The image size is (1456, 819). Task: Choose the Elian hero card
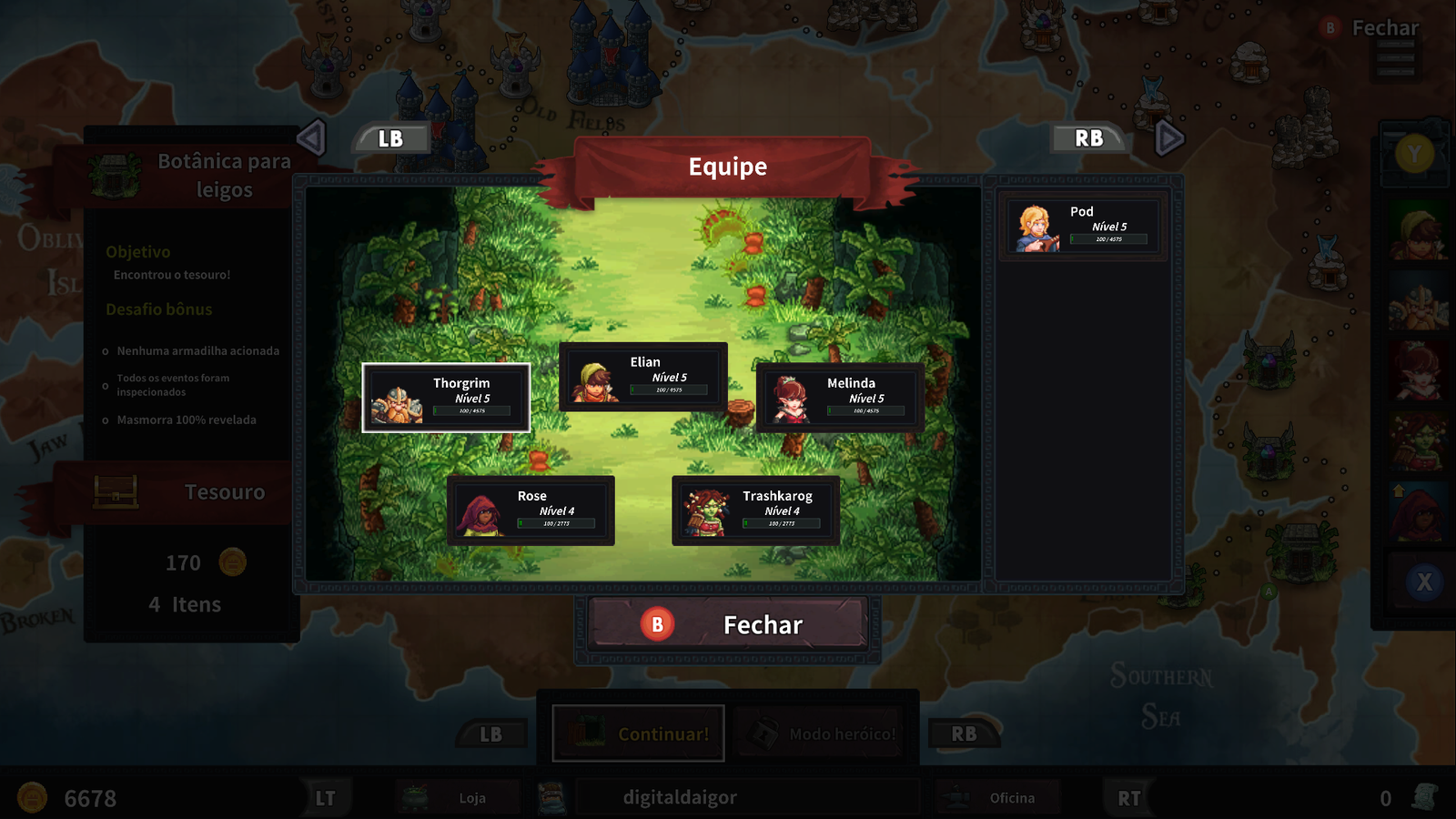tap(642, 377)
